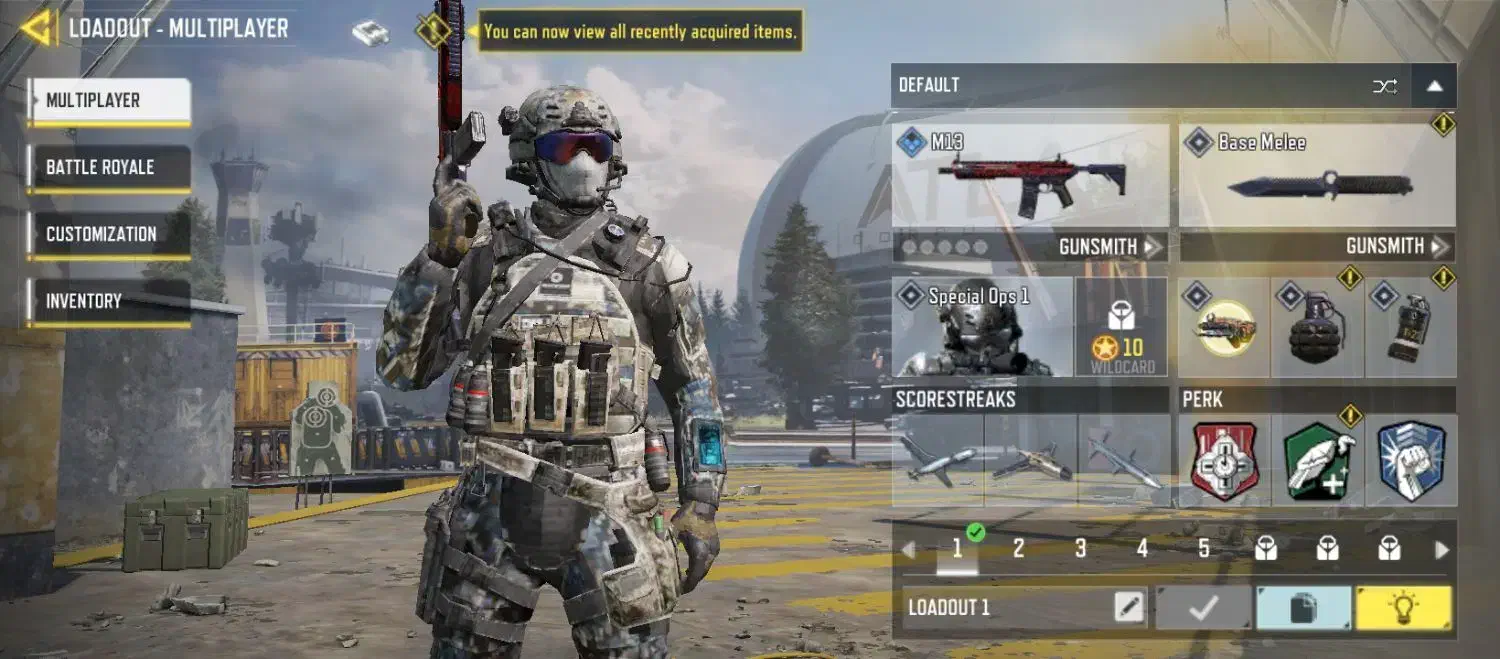Collapse the Default loadout dropdown arrow

click(x=1434, y=86)
